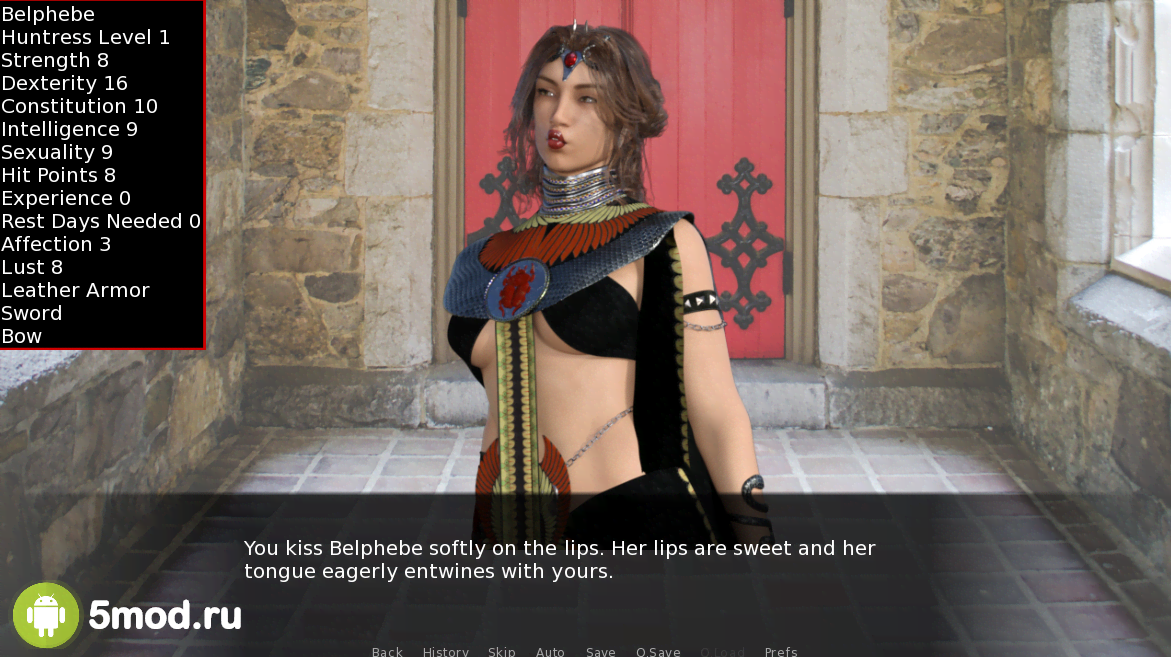Activate Skip in the quick menu
This screenshot has height=657, width=1171.
(x=502, y=651)
